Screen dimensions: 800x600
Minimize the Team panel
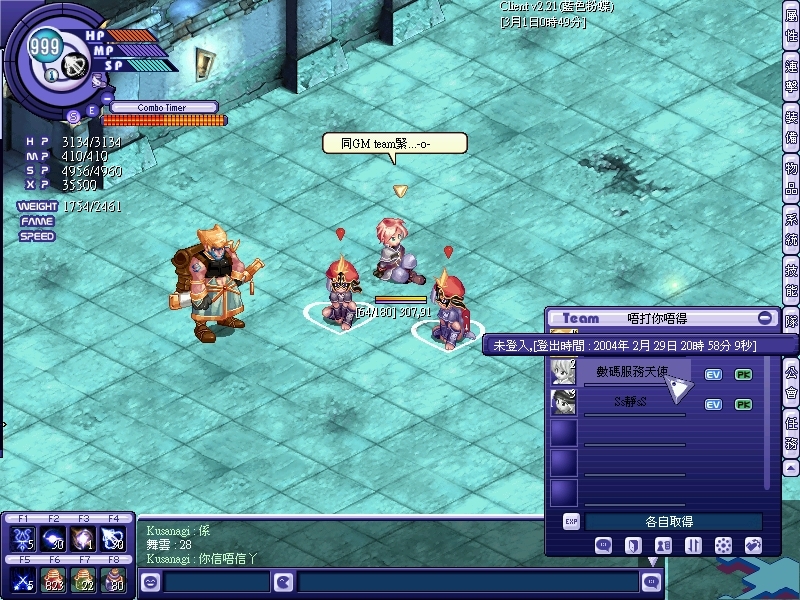(x=765, y=318)
